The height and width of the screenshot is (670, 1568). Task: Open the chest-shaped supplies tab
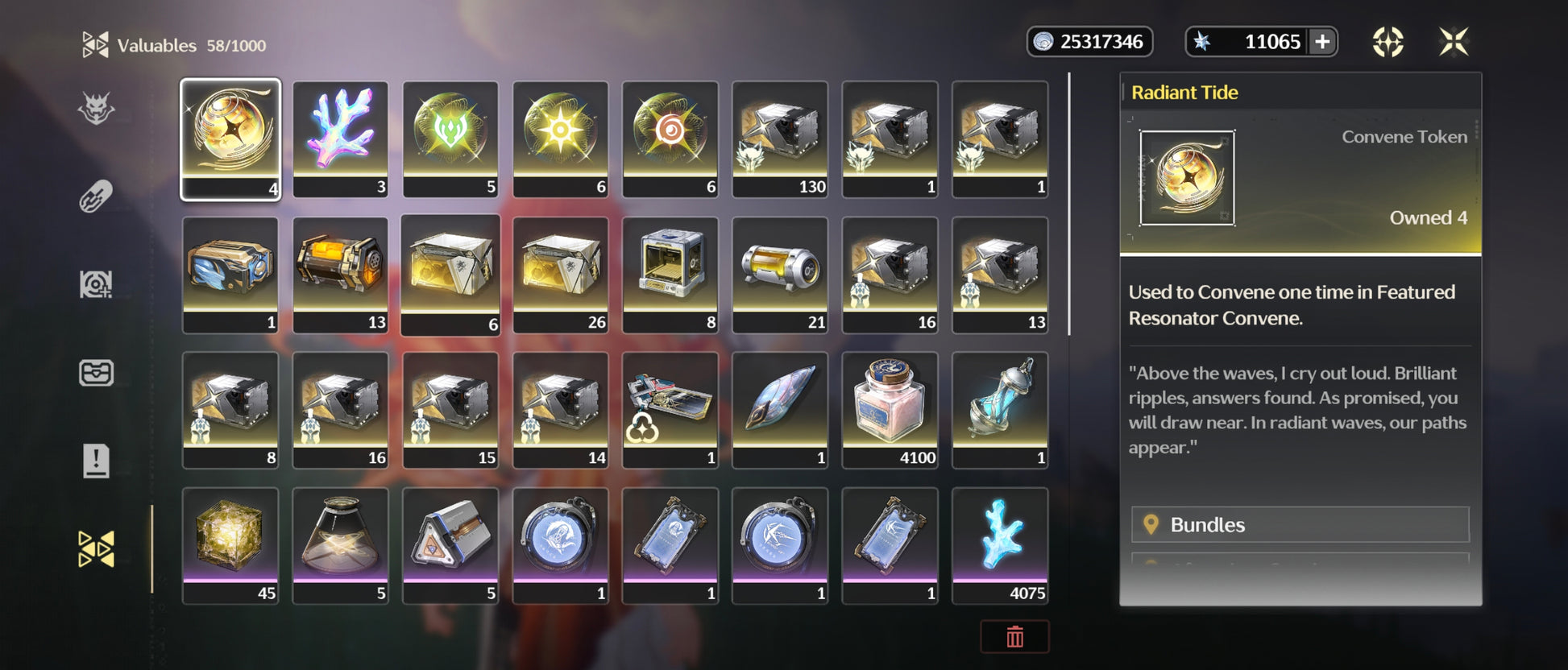[96, 373]
